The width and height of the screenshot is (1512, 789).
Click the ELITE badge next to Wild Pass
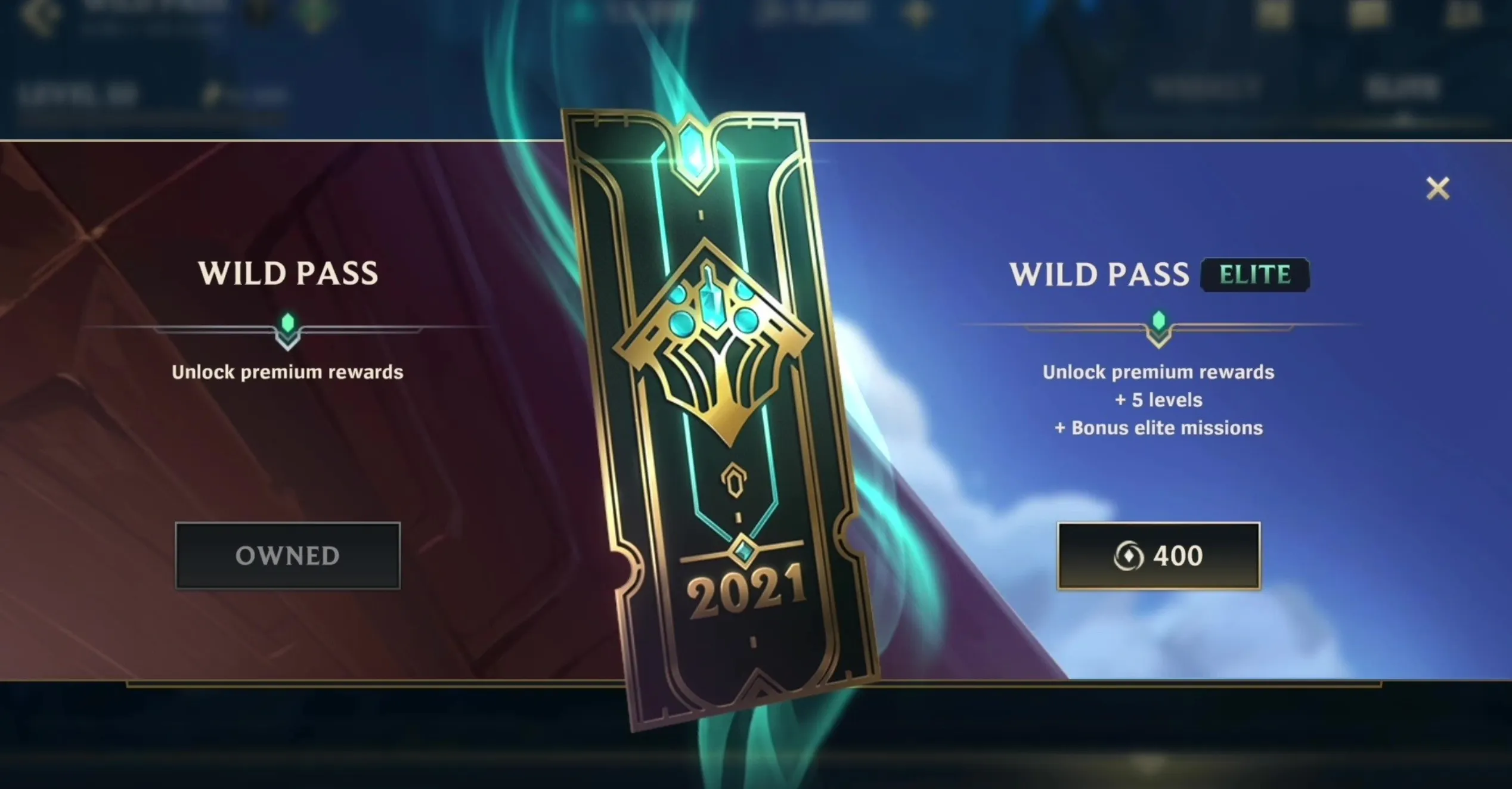click(x=1256, y=275)
